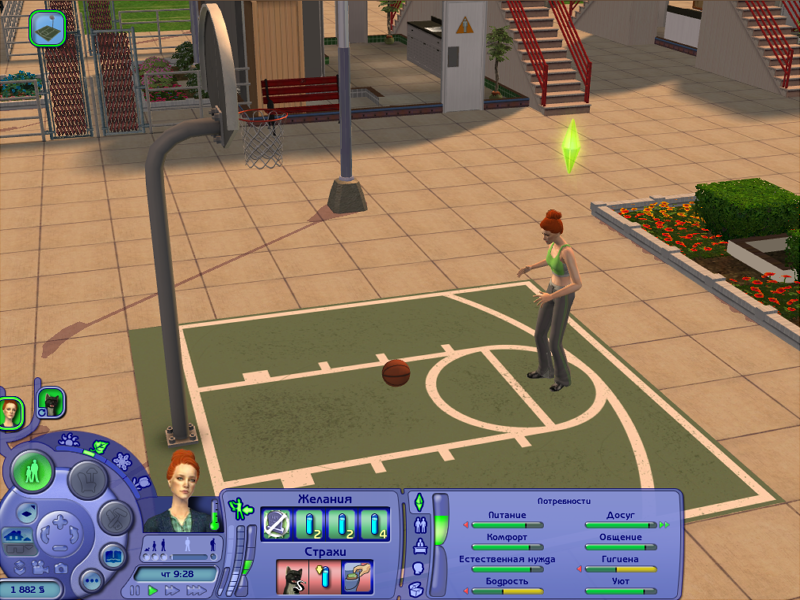Select the red-haired Sim portrait thumbnail
800x600 pixels.
click(11, 412)
